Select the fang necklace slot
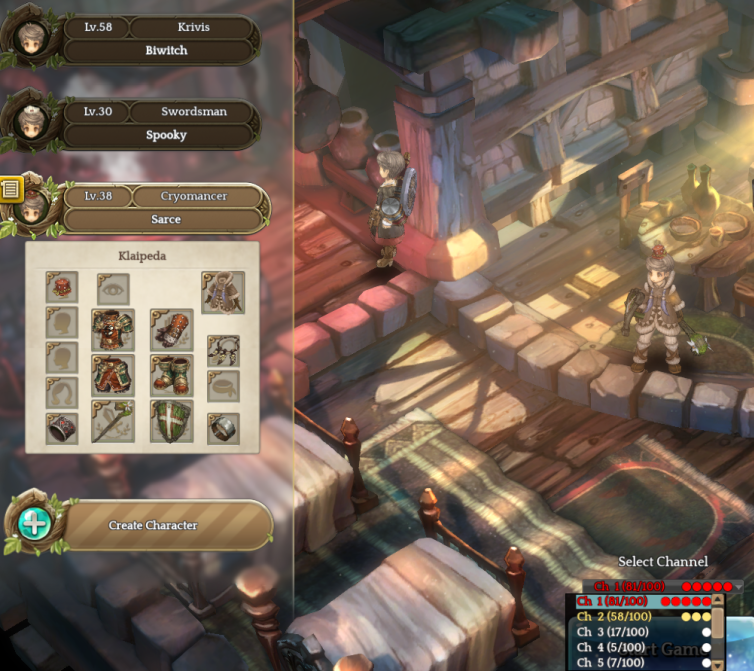The image size is (754, 671). 223,350
